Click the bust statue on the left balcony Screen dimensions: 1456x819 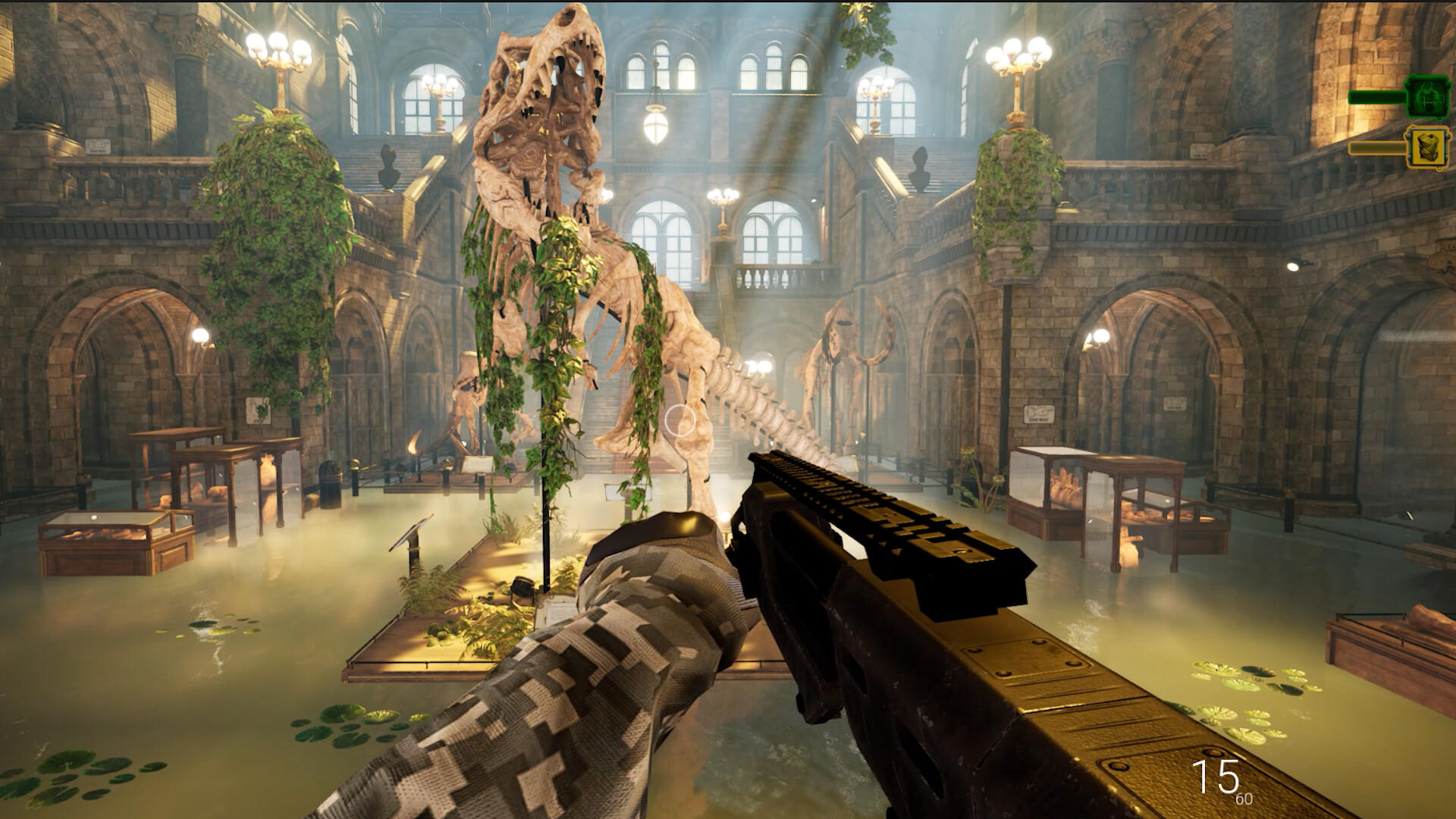[x=389, y=168]
